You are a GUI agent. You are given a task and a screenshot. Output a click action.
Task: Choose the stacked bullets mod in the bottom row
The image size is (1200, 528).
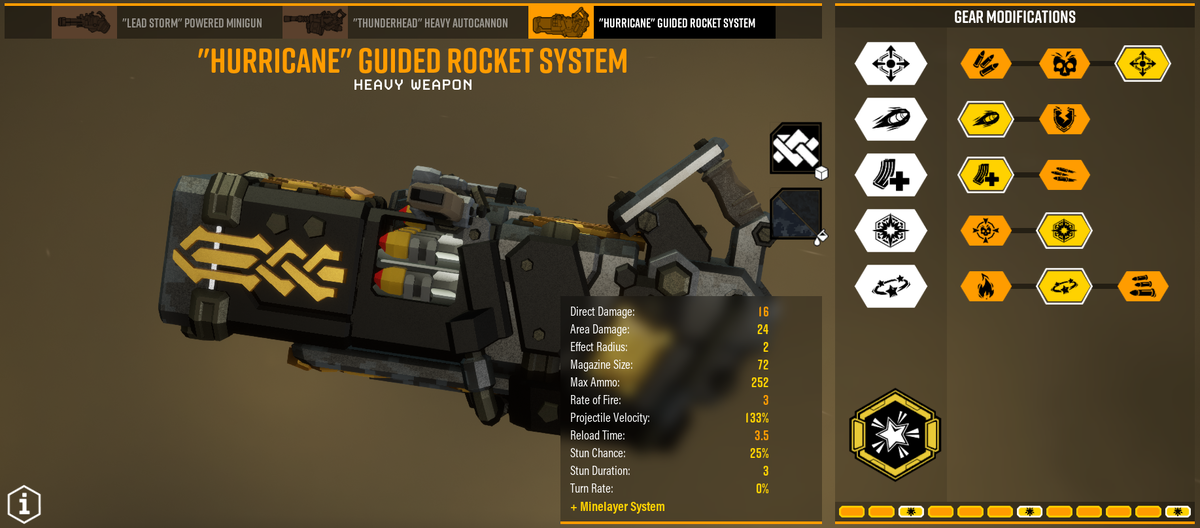point(1142,287)
